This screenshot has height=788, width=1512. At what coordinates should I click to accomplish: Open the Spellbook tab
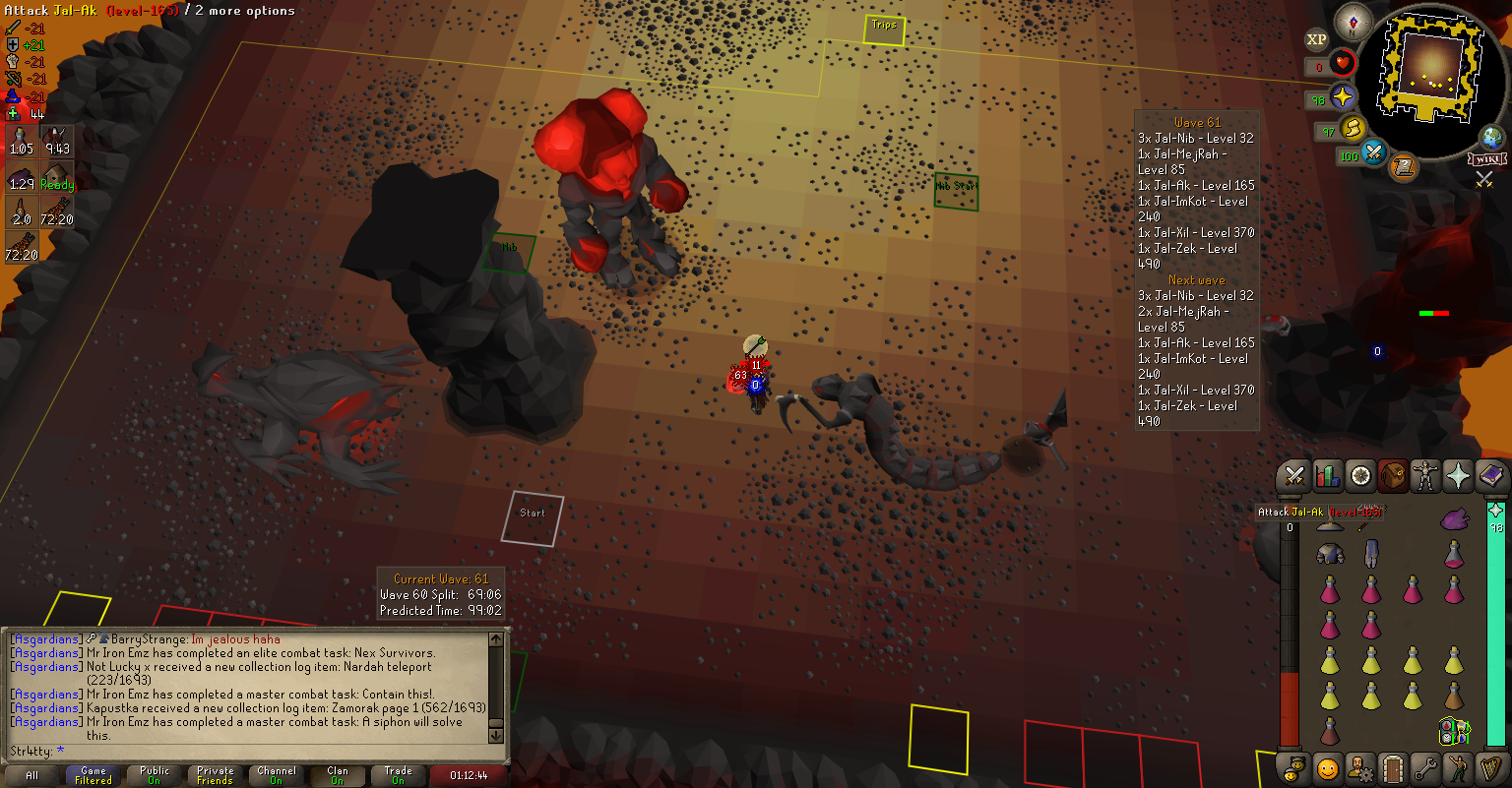click(1490, 477)
